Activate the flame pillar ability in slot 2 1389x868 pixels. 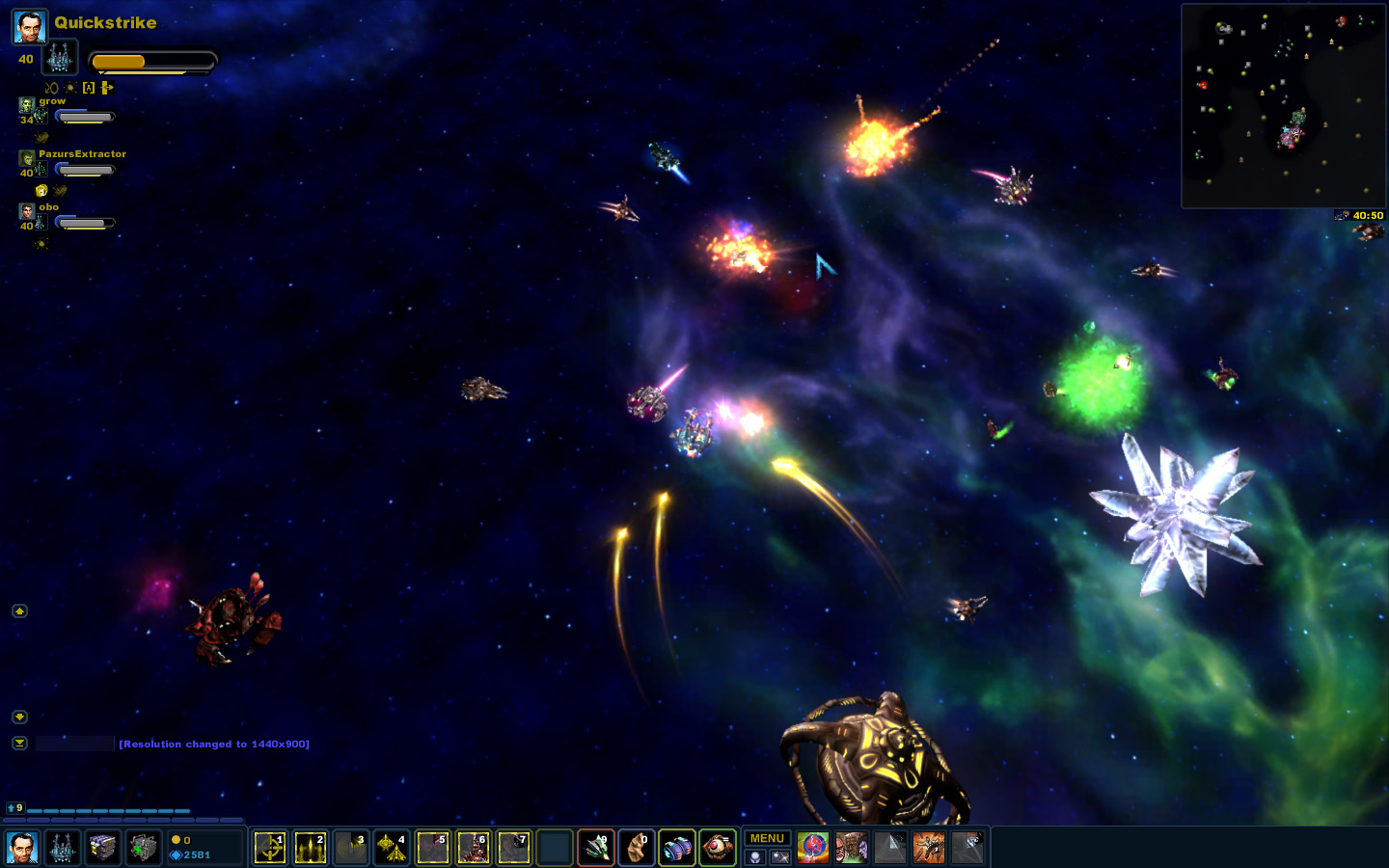click(x=311, y=848)
